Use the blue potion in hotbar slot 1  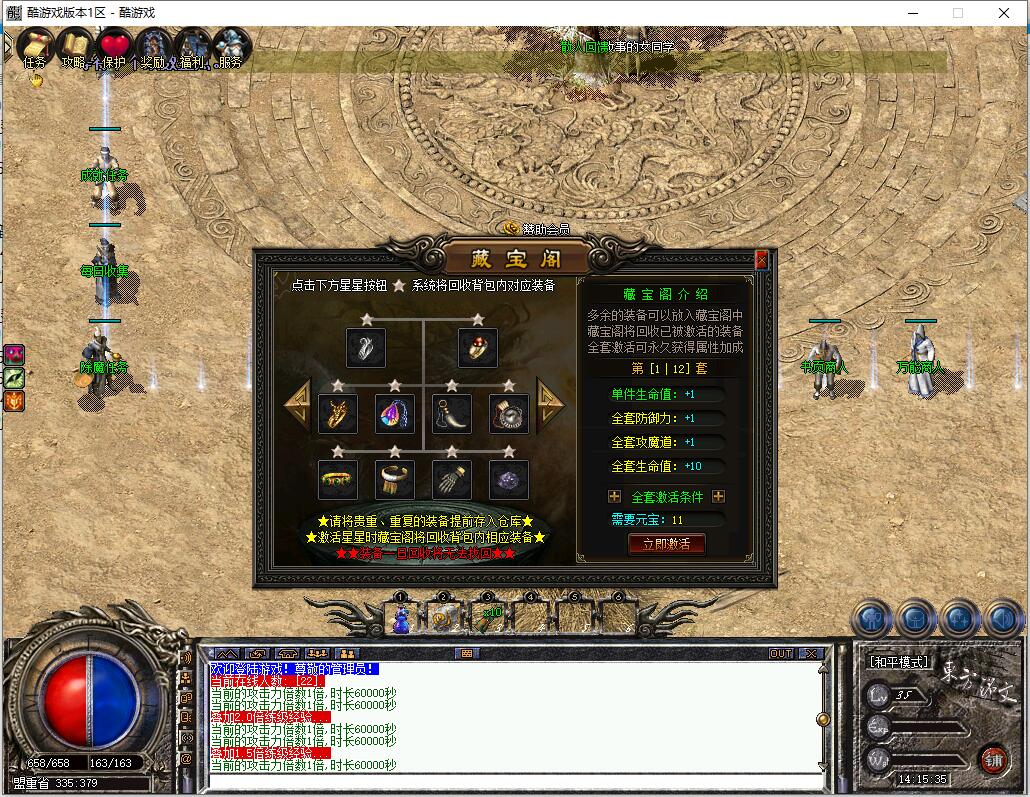click(x=401, y=618)
